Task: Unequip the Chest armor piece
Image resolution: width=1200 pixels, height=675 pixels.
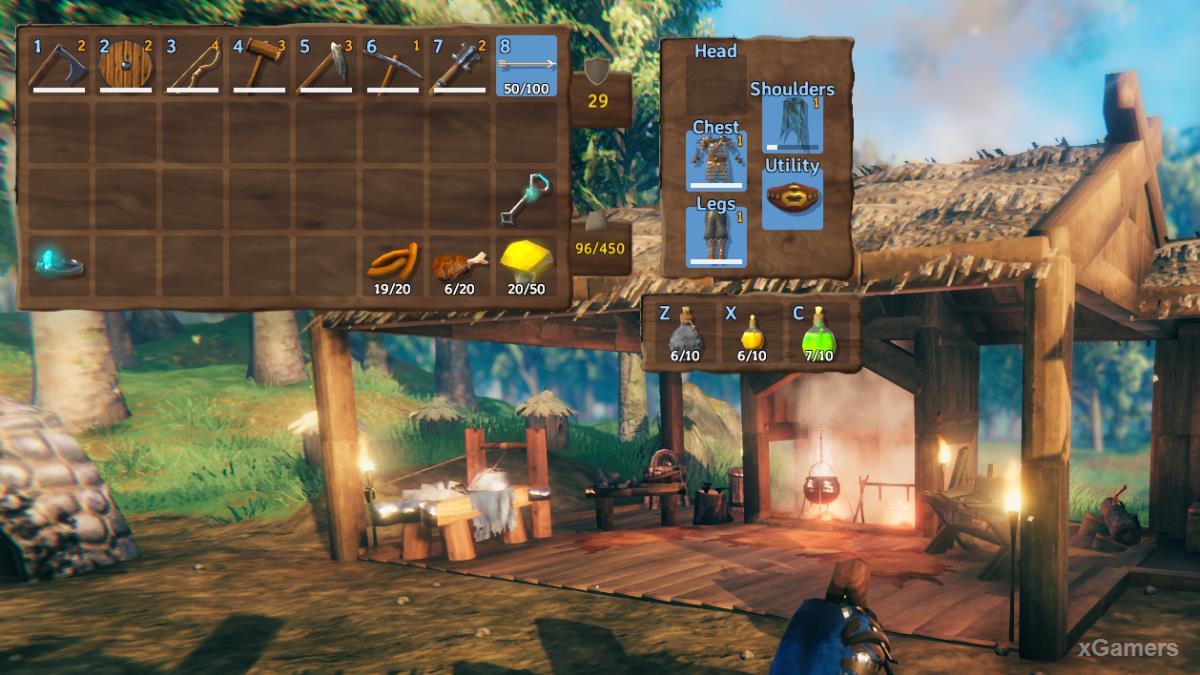Action: click(716, 160)
